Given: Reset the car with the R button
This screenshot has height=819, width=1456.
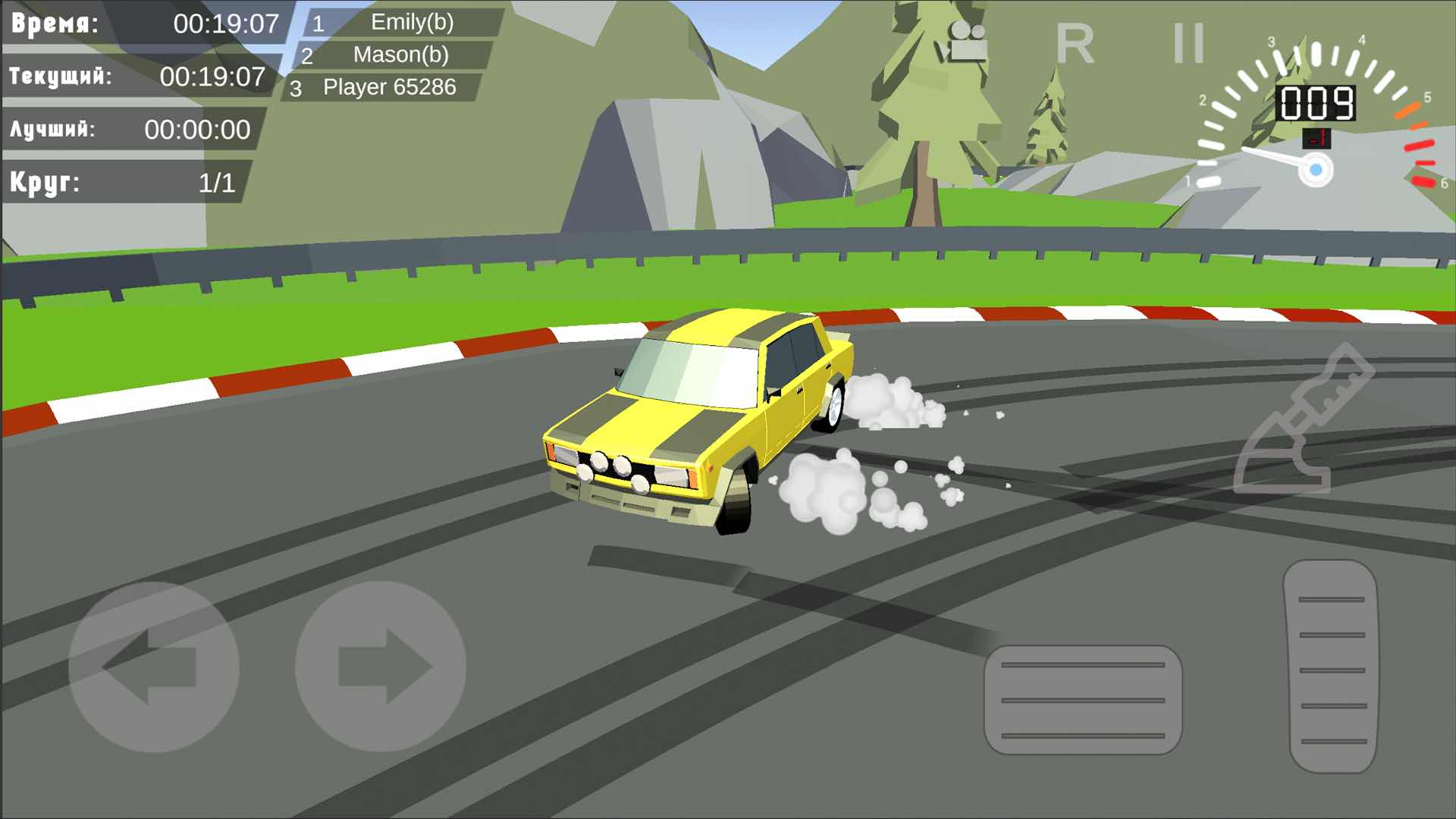Looking at the screenshot, I should pyautogui.click(x=1075, y=44).
